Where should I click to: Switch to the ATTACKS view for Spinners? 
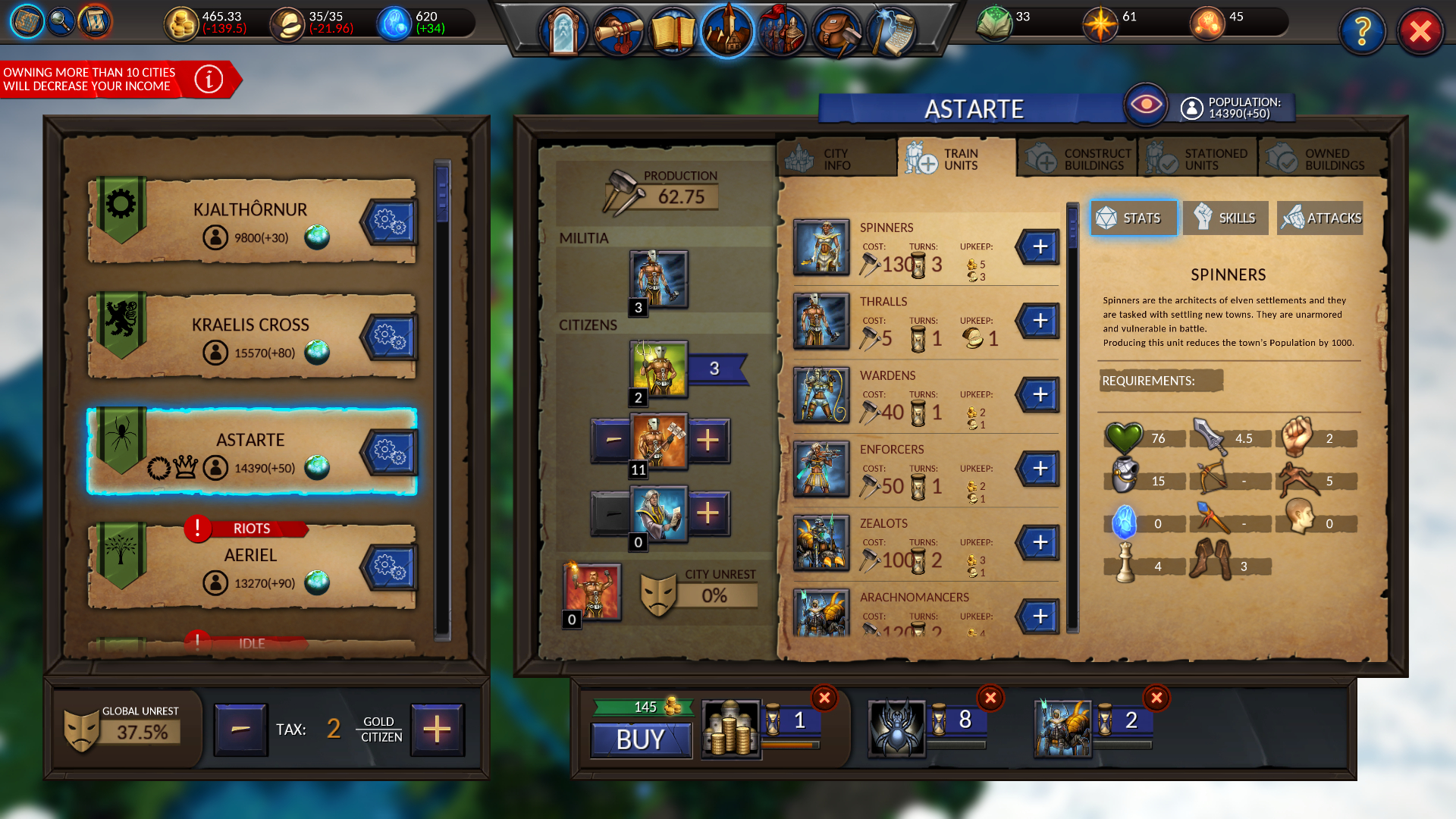click(1319, 218)
